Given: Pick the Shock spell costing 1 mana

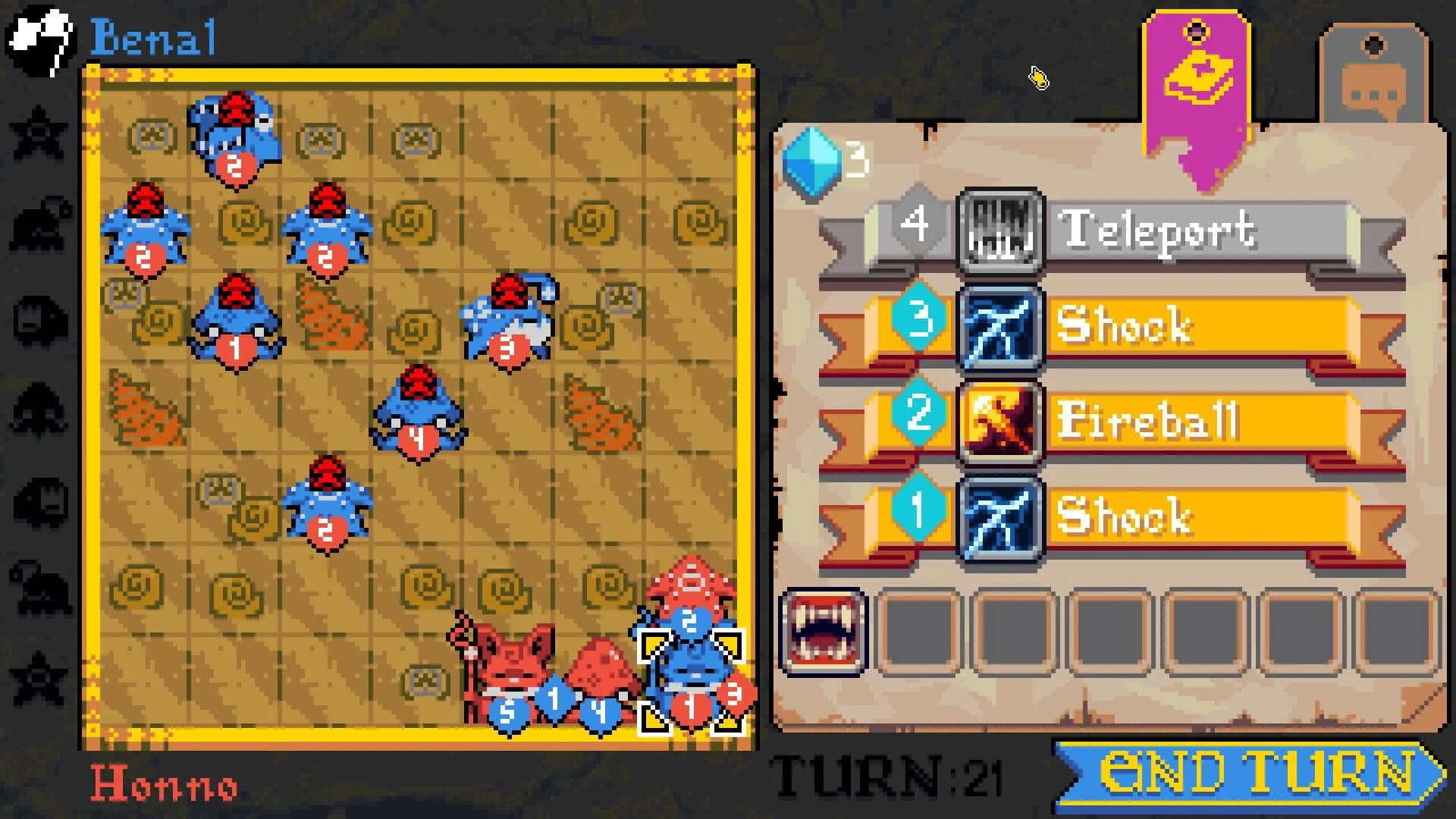Looking at the screenshot, I should pos(1003,519).
